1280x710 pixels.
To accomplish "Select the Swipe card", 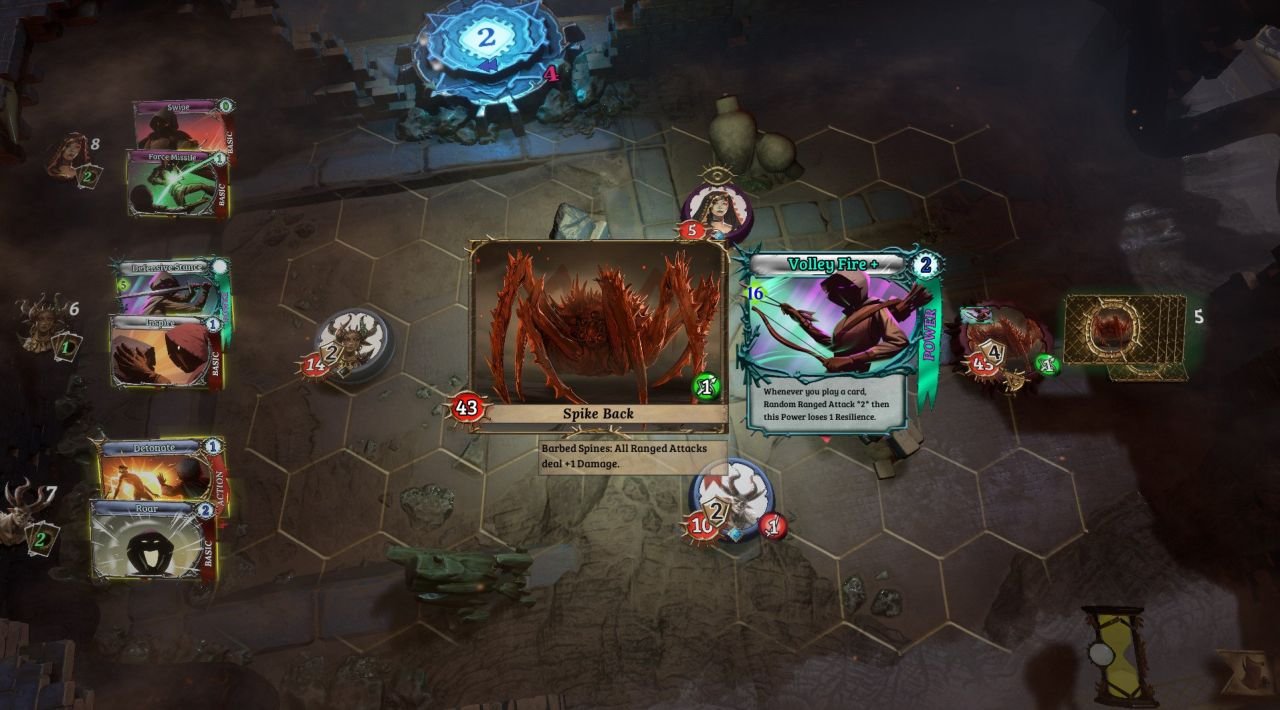I will click(x=180, y=123).
